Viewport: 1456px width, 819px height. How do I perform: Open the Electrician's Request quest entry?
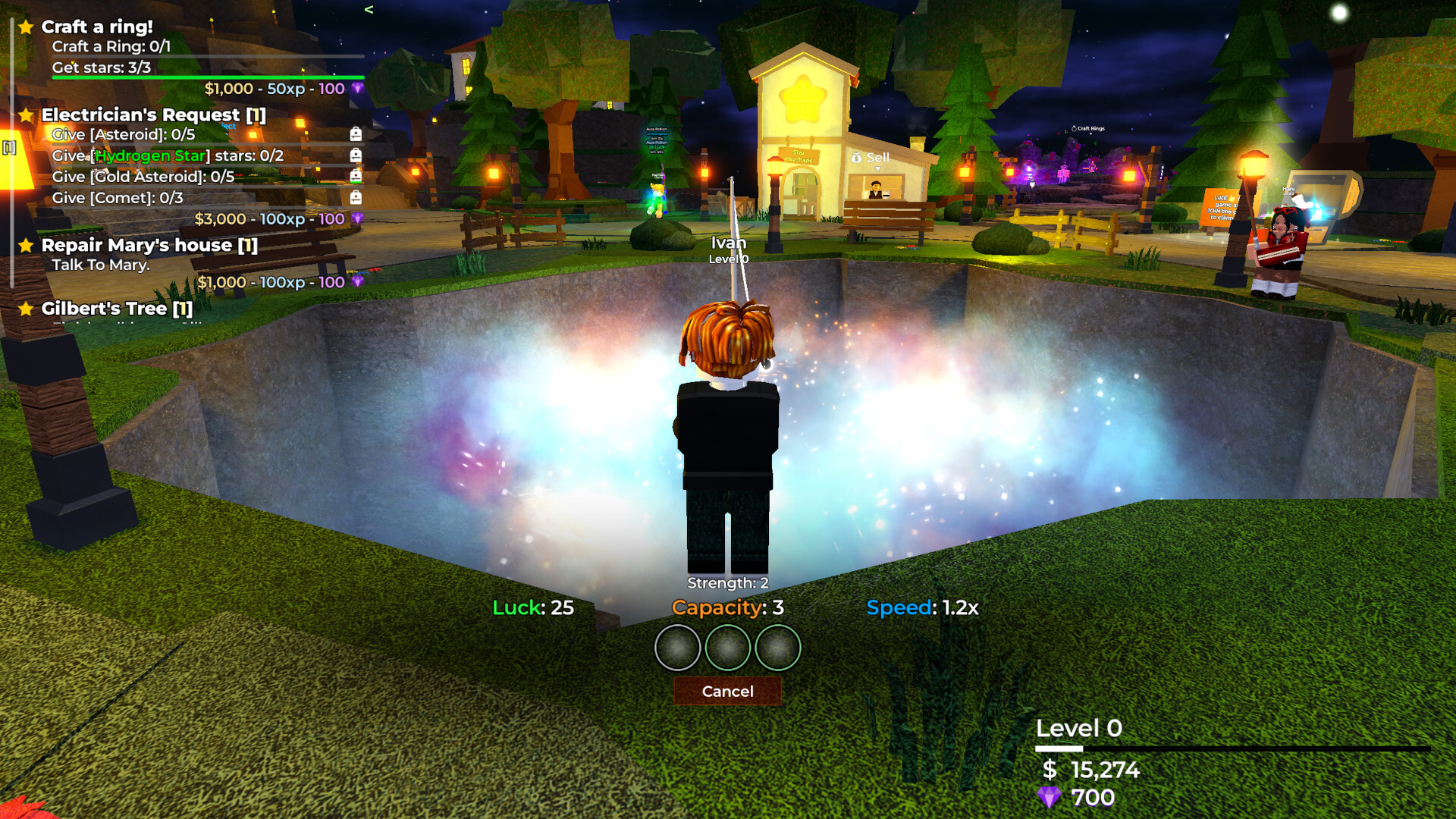[x=153, y=115]
